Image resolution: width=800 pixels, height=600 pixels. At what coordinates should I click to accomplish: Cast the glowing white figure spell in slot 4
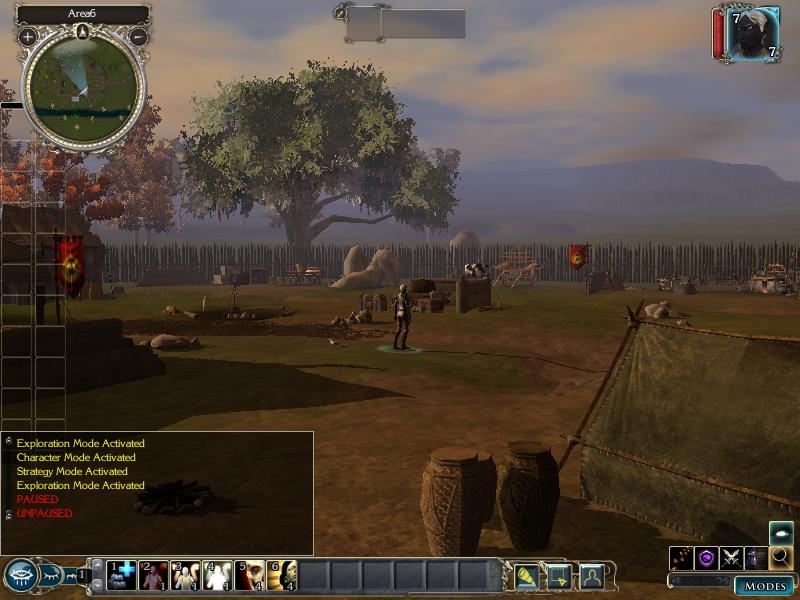pyautogui.click(x=217, y=575)
